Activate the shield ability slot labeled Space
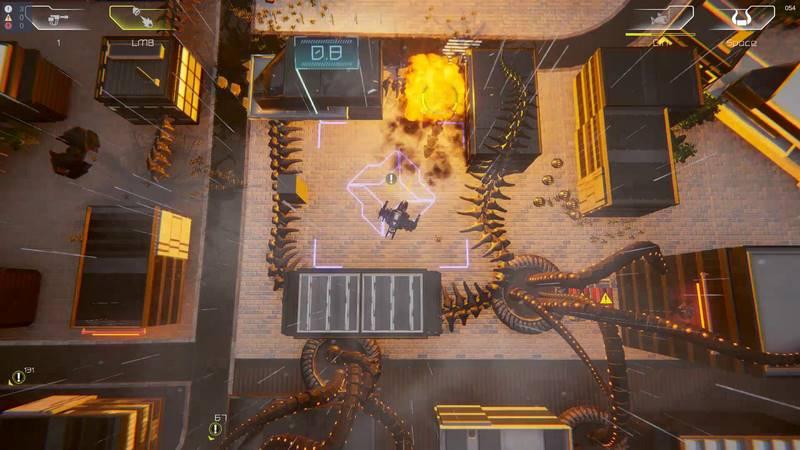The image size is (800, 450). (741, 17)
